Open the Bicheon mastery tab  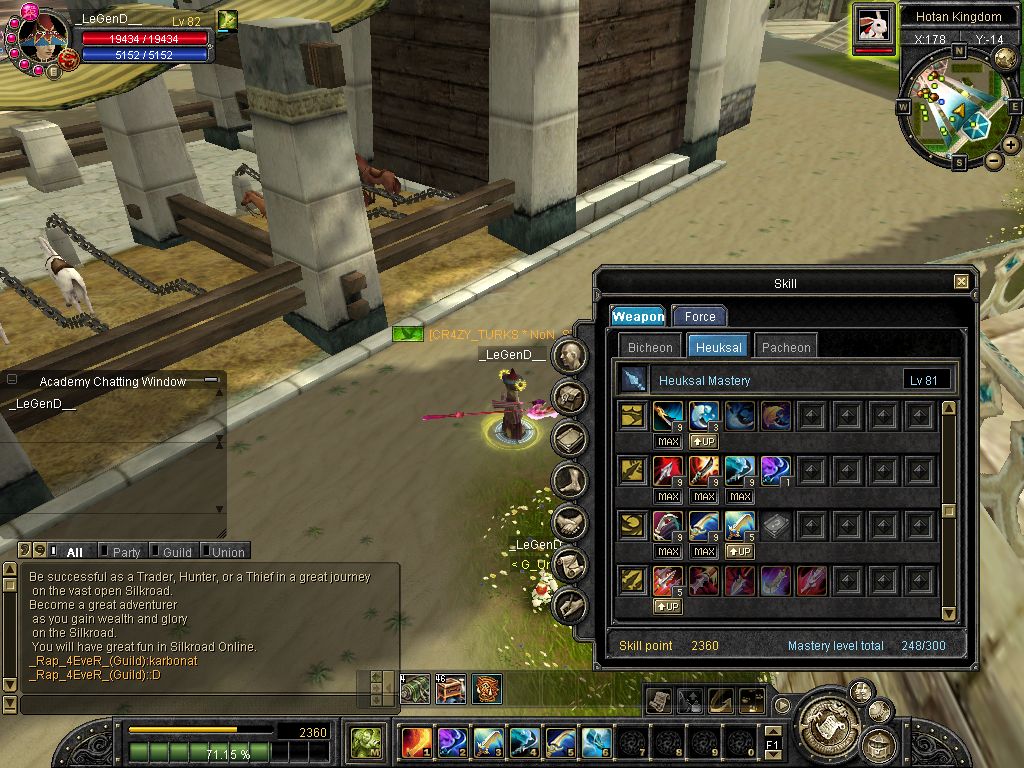(650, 347)
